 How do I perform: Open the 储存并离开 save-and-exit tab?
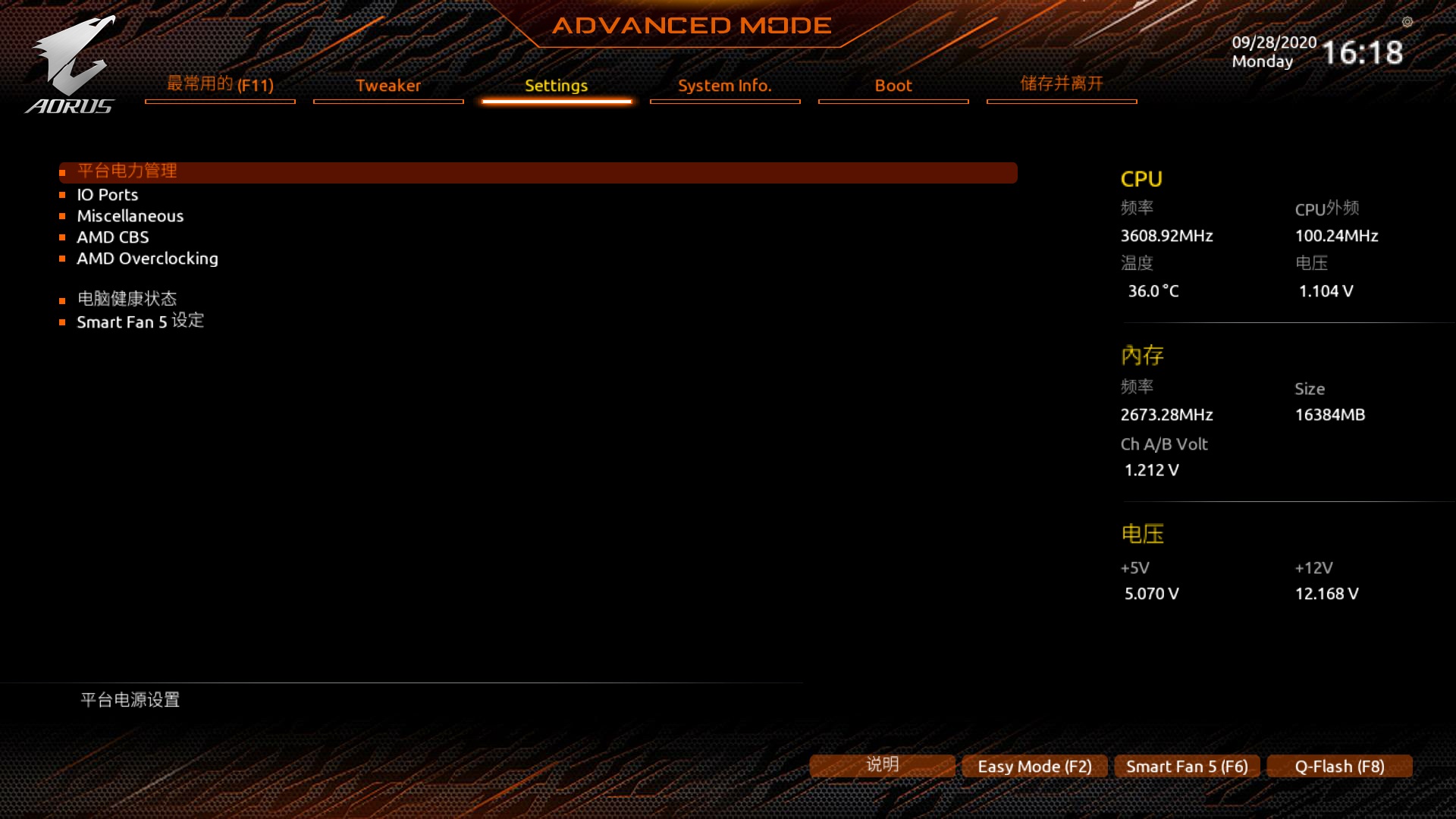[1061, 84]
